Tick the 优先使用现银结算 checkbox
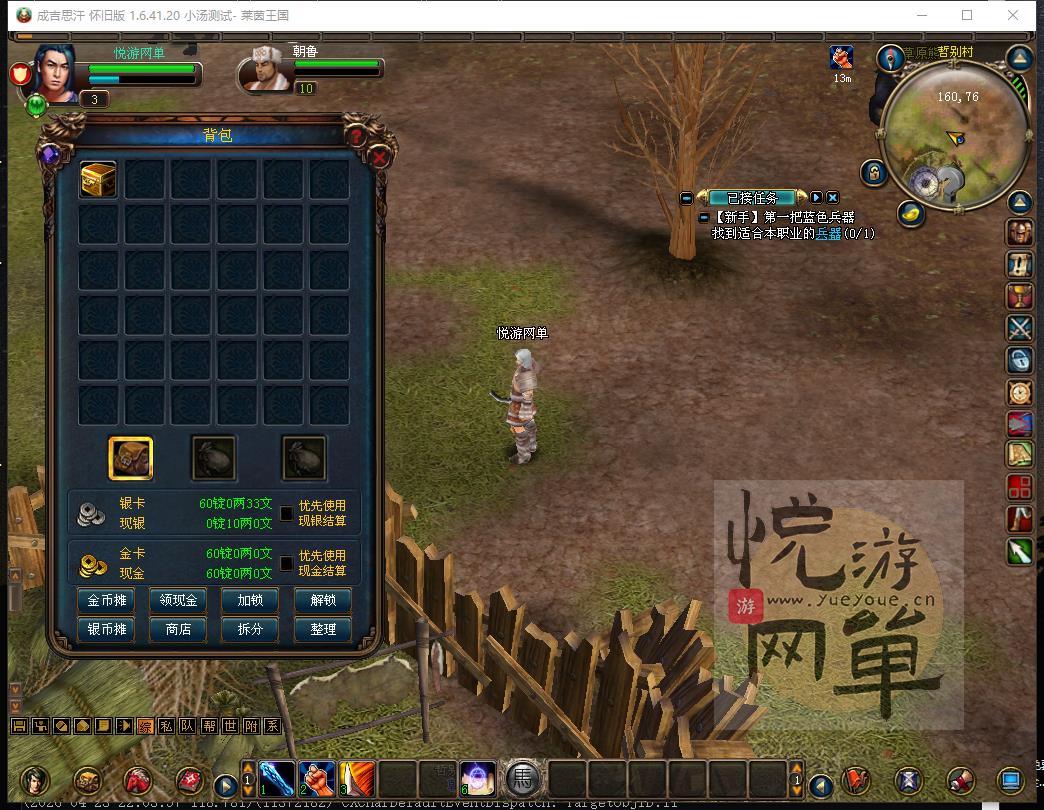The height and width of the screenshot is (810, 1044). point(287,513)
